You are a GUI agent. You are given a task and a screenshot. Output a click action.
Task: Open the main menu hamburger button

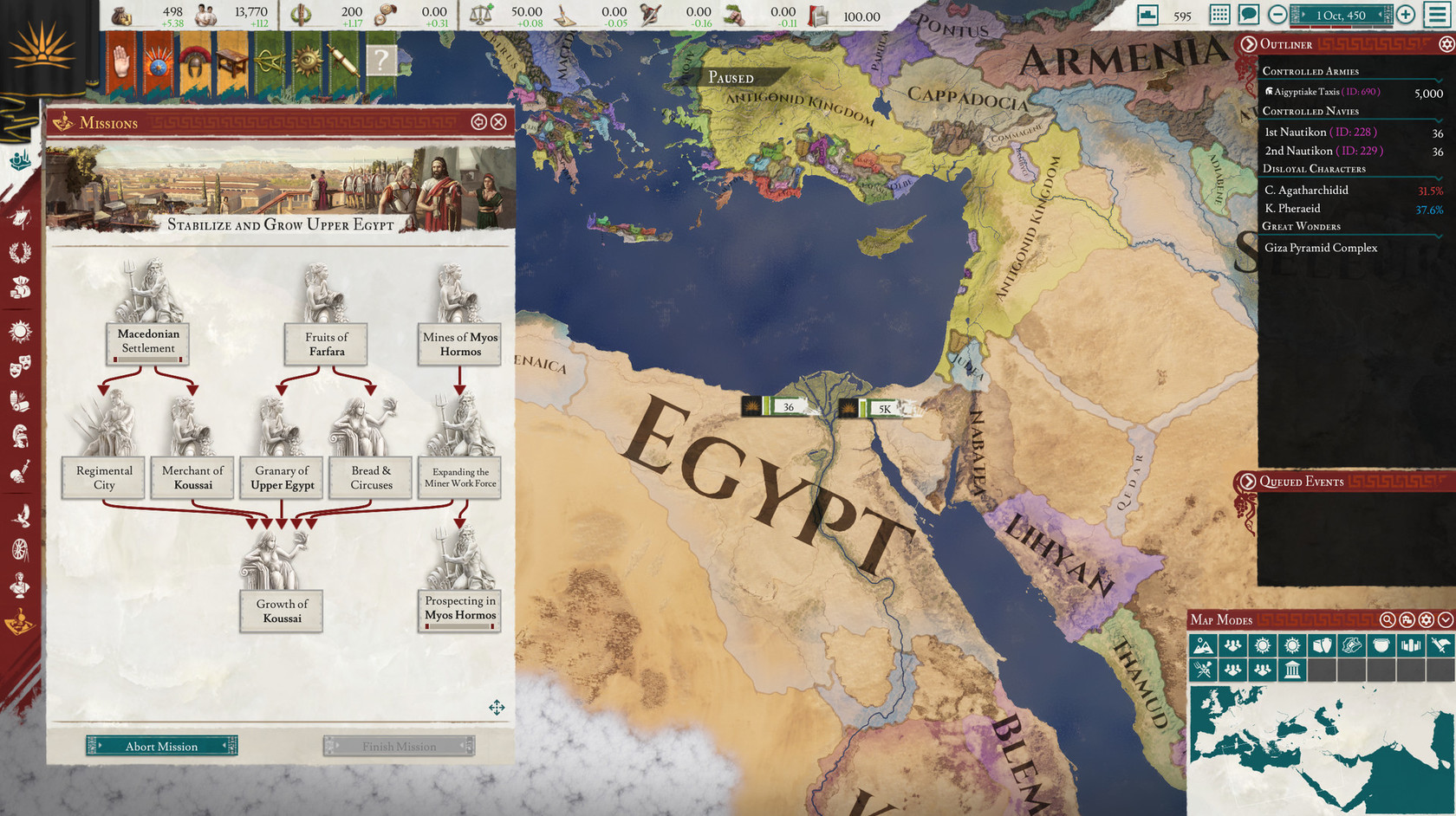(x=1438, y=15)
